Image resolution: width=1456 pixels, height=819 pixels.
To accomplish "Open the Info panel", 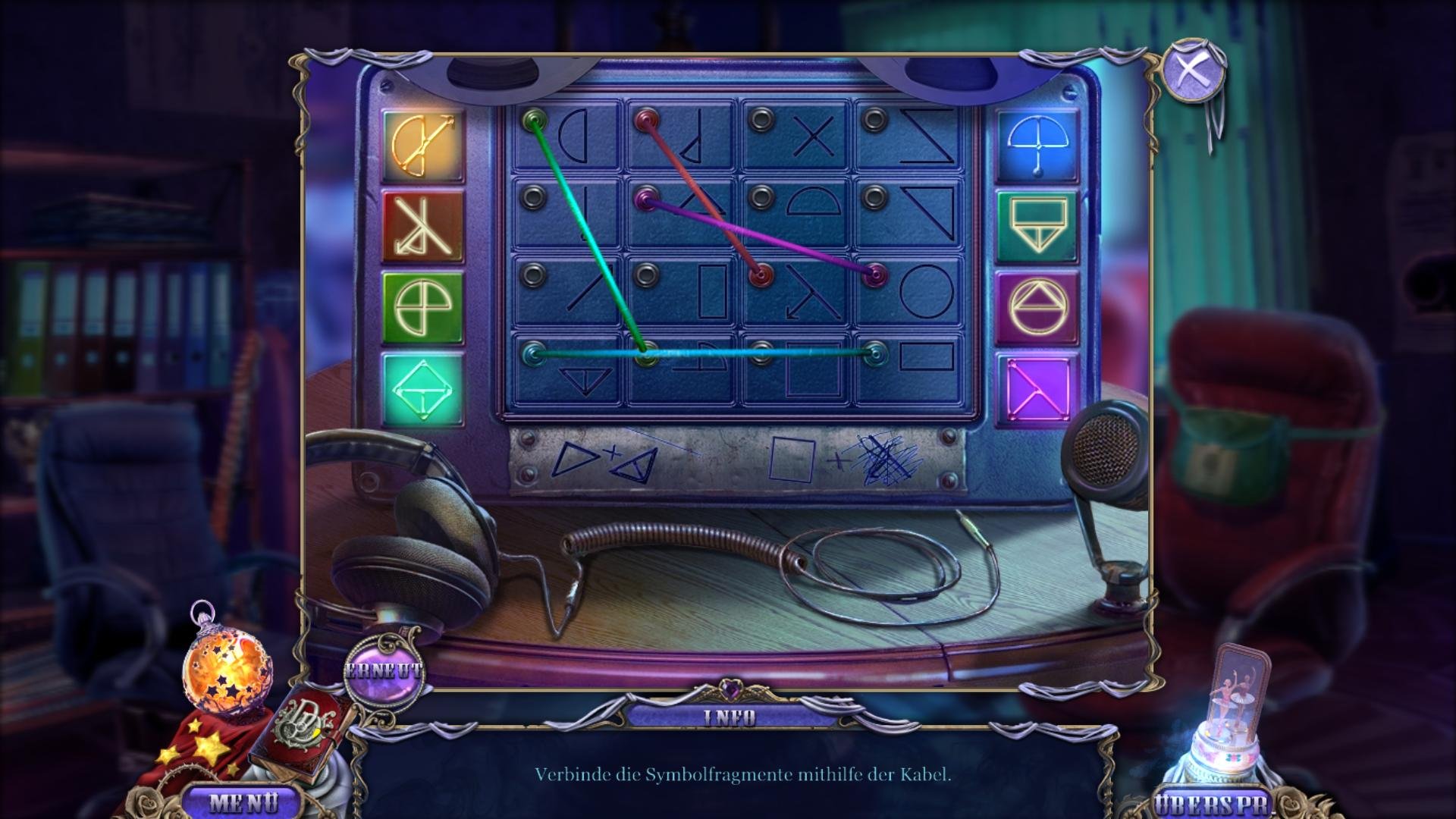I will pos(729,717).
